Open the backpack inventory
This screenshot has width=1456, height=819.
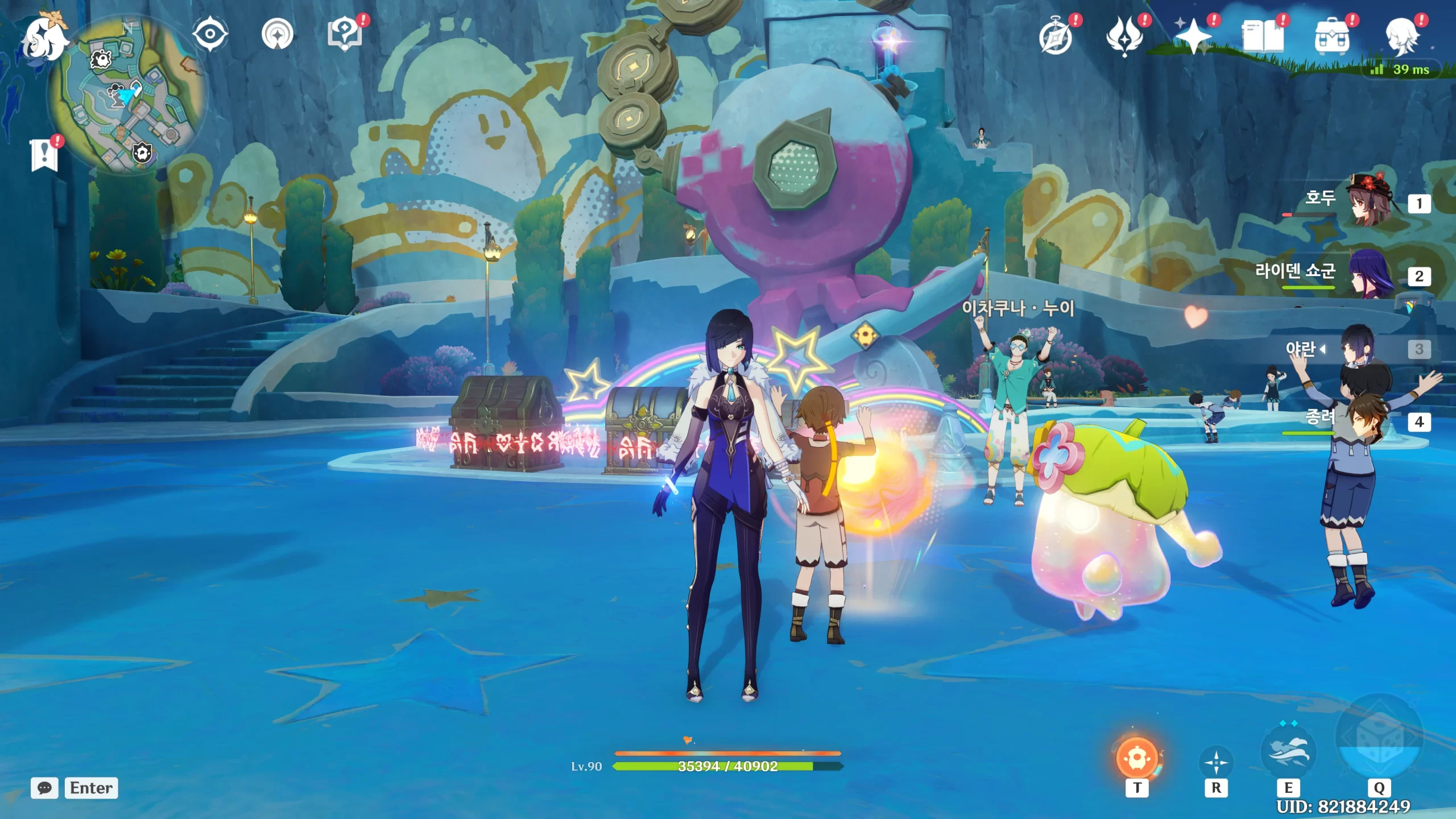[x=1331, y=36]
